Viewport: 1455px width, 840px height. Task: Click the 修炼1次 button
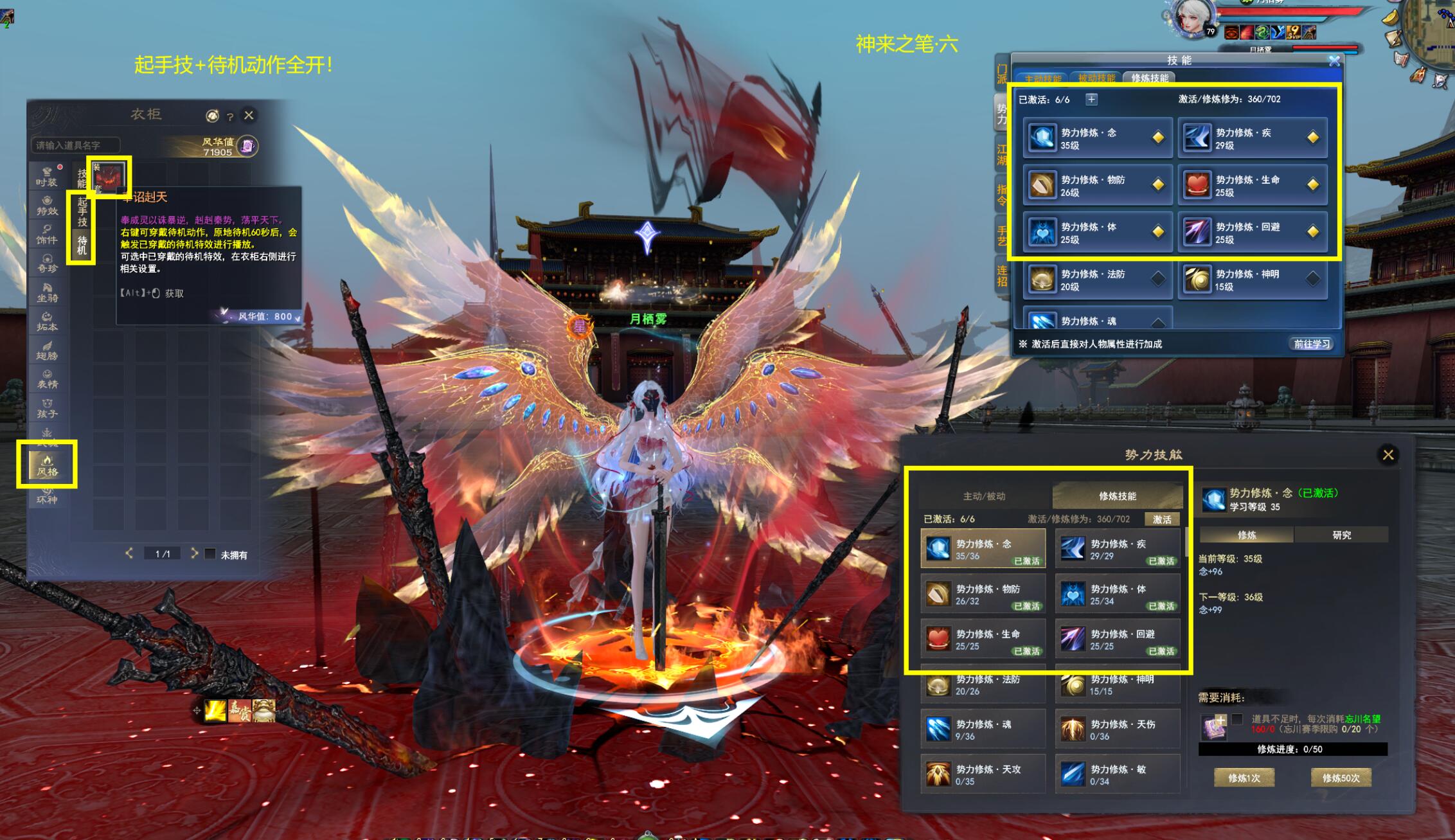pyautogui.click(x=1244, y=778)
